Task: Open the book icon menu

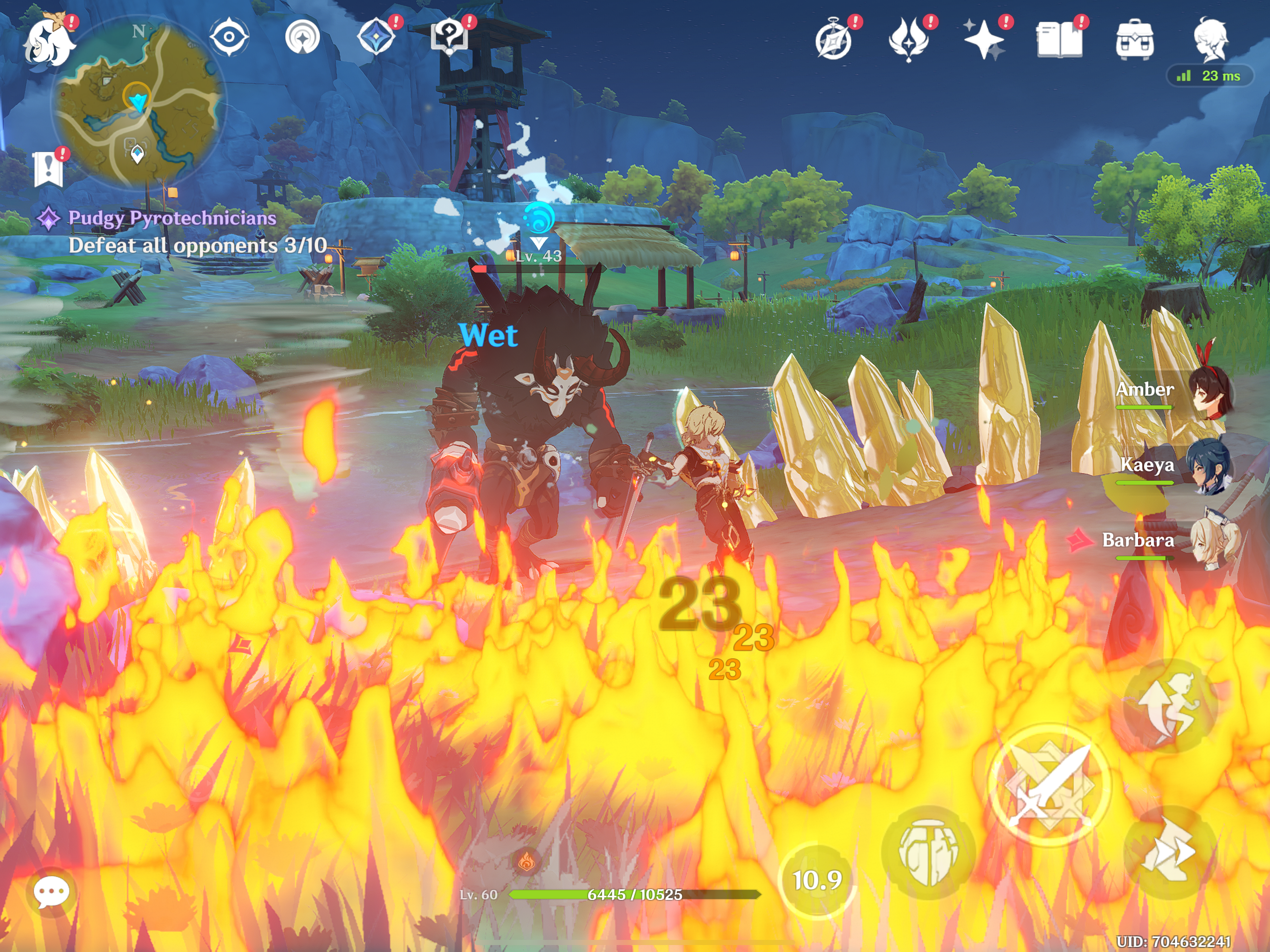Action: click(1059, 40)
